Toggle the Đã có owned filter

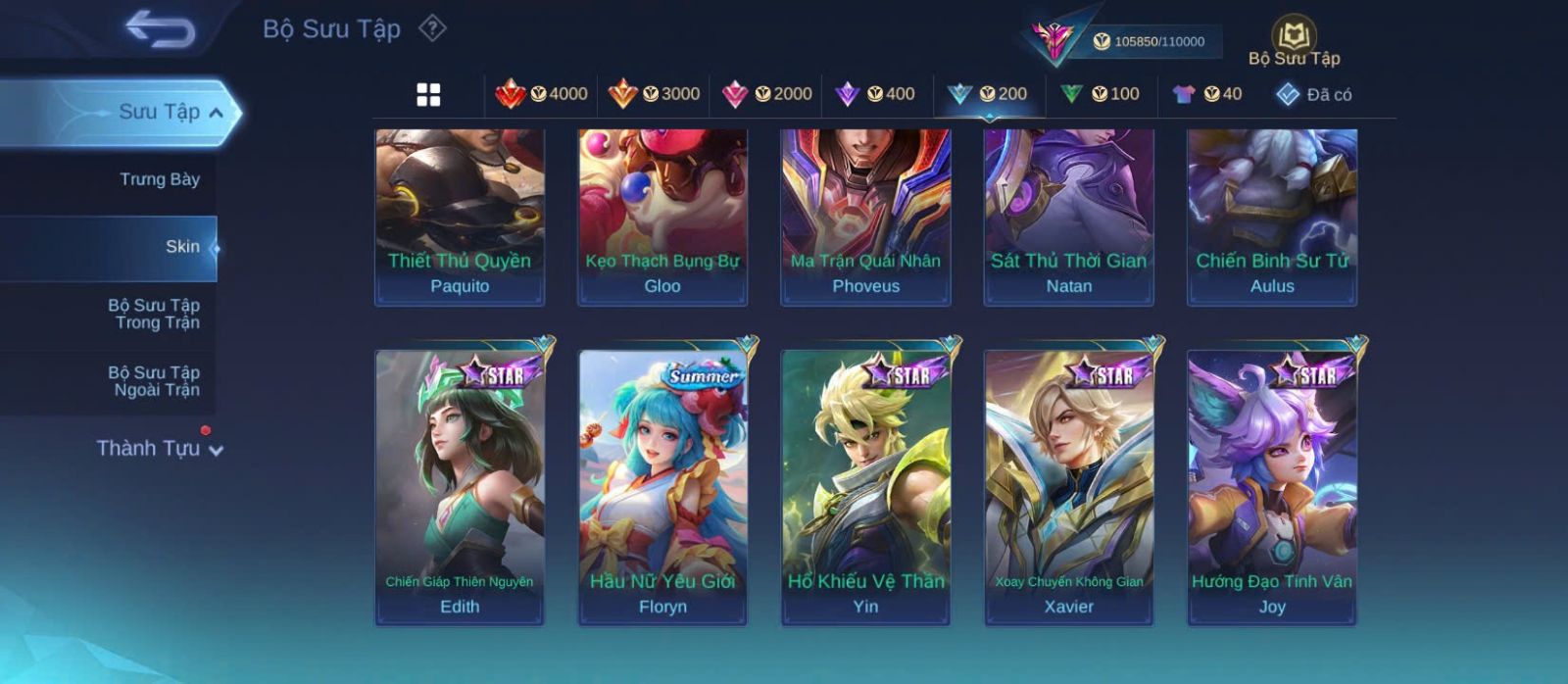click(1313, 94)
